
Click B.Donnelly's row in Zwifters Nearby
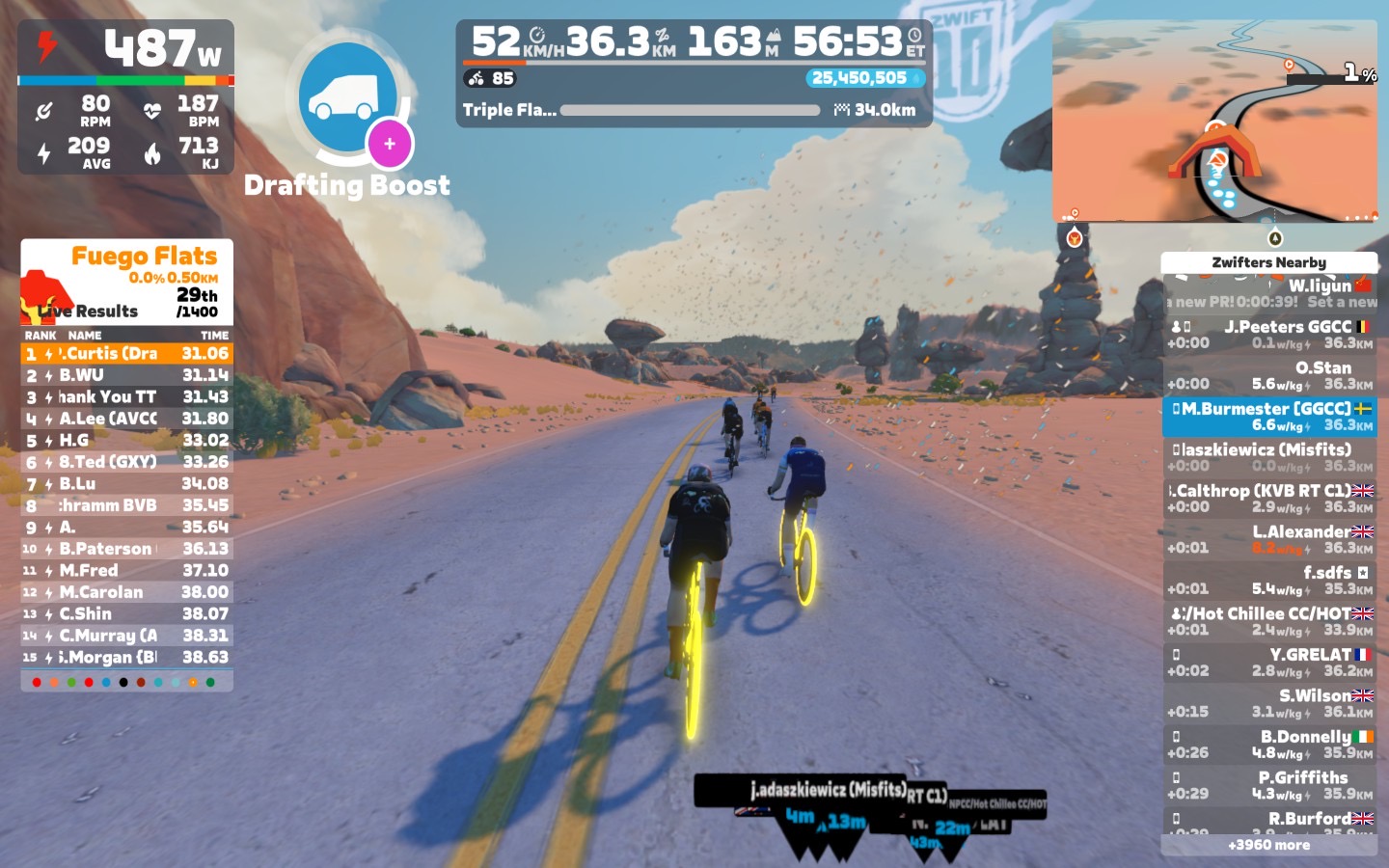(x=1268, y=744)
